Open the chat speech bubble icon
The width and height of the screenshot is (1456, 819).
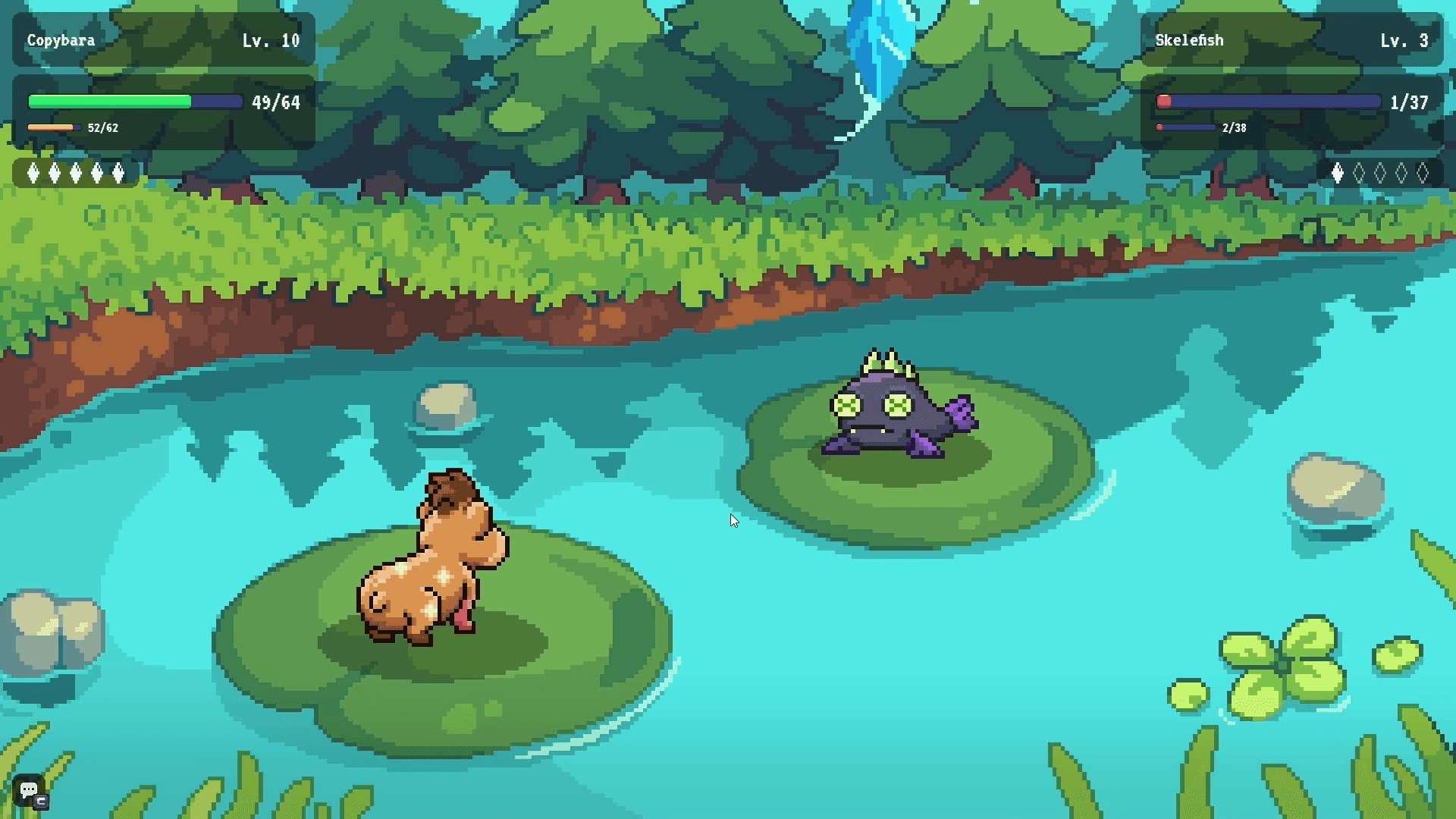30,791
